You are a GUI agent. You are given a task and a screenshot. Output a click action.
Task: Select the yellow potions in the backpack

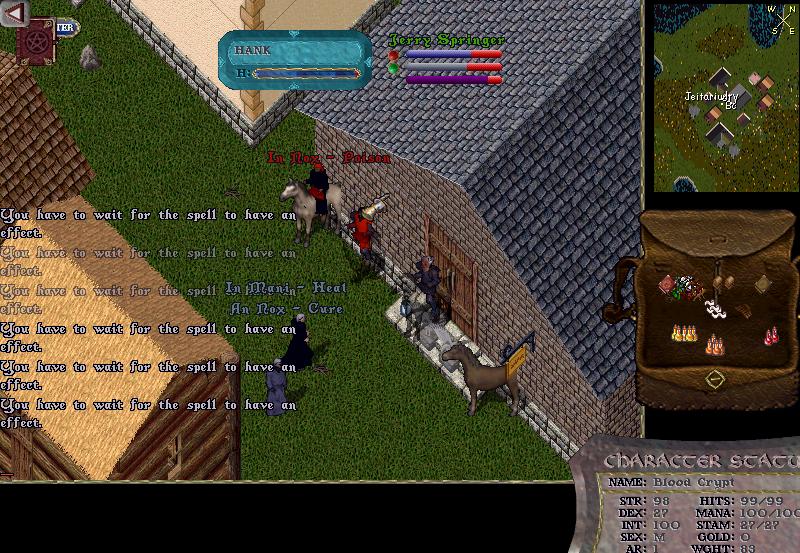[684, 332]
